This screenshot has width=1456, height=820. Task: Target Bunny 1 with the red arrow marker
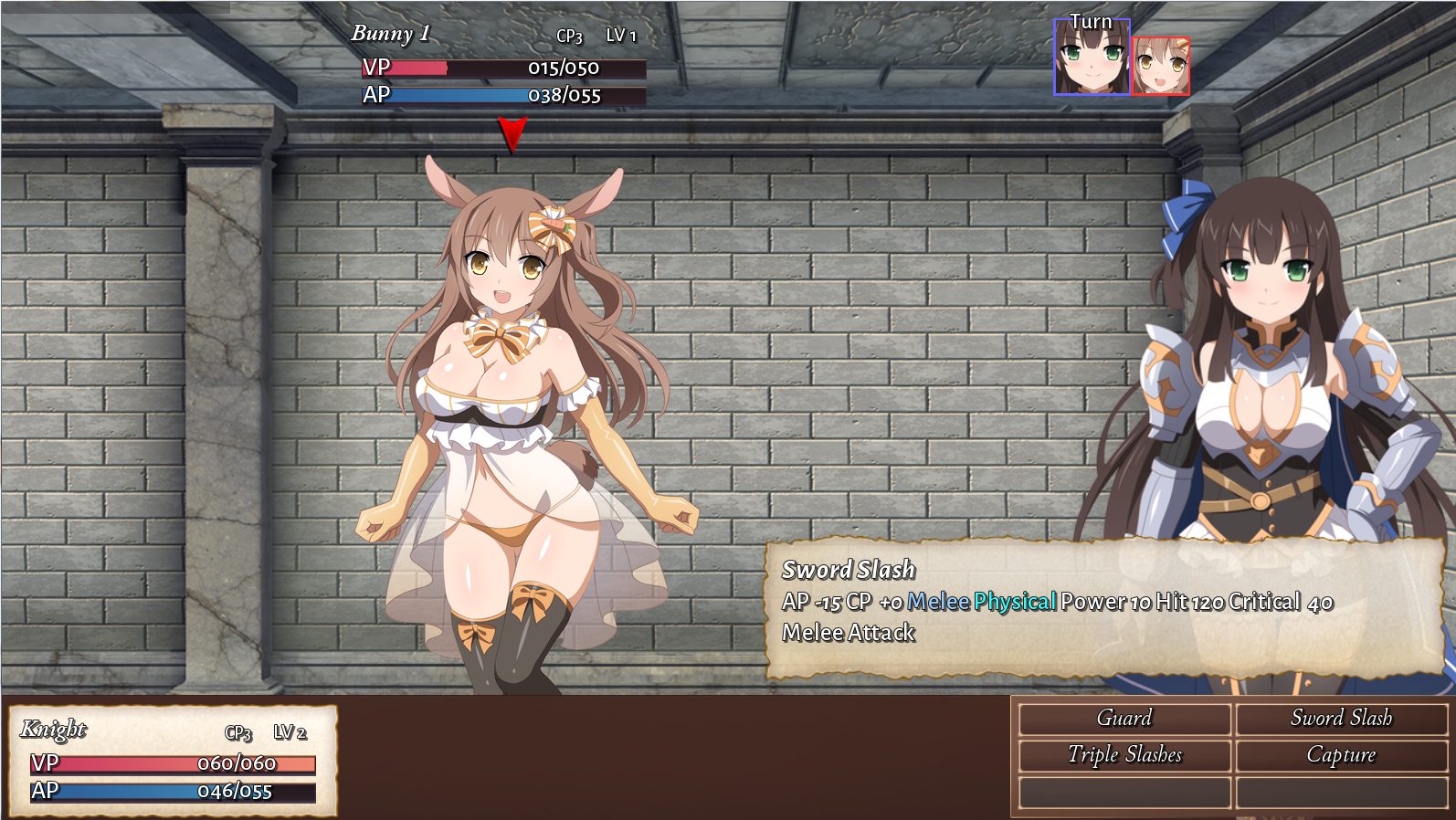pos(512,133)
